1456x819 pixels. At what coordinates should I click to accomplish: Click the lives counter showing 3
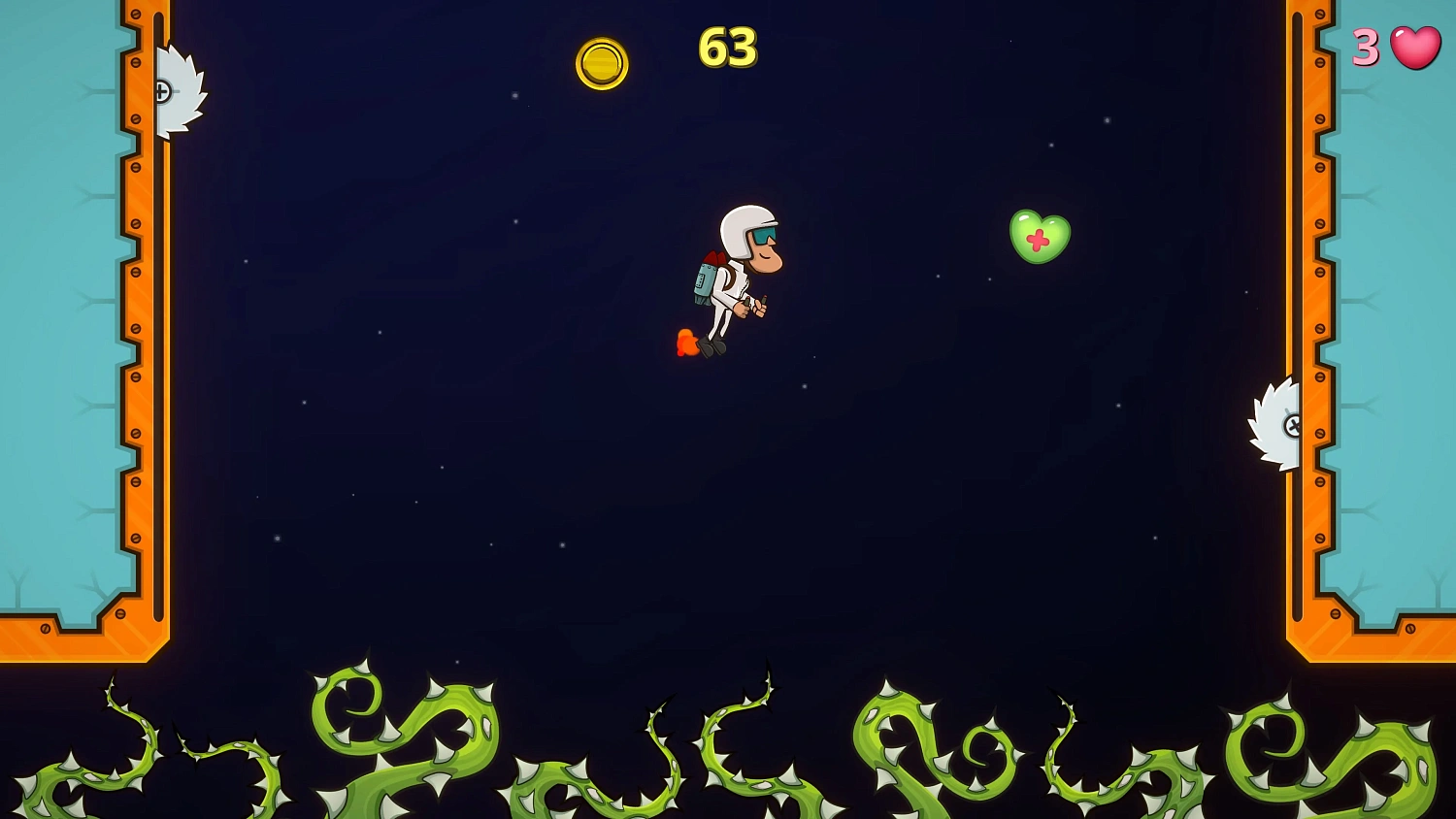(1366, 47)
